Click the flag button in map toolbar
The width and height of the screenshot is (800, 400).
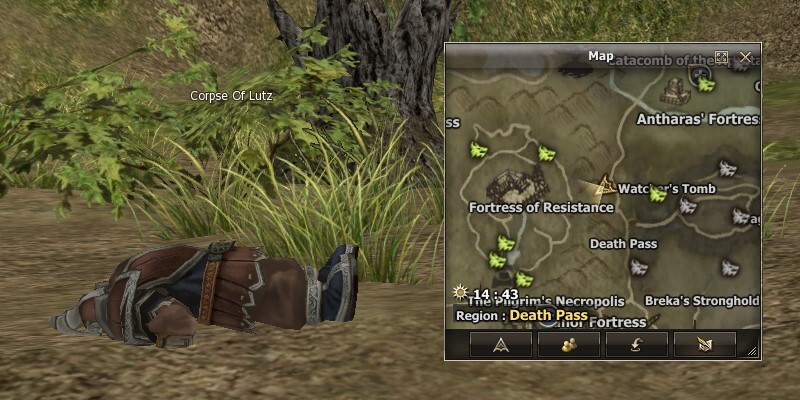(704, 345)
